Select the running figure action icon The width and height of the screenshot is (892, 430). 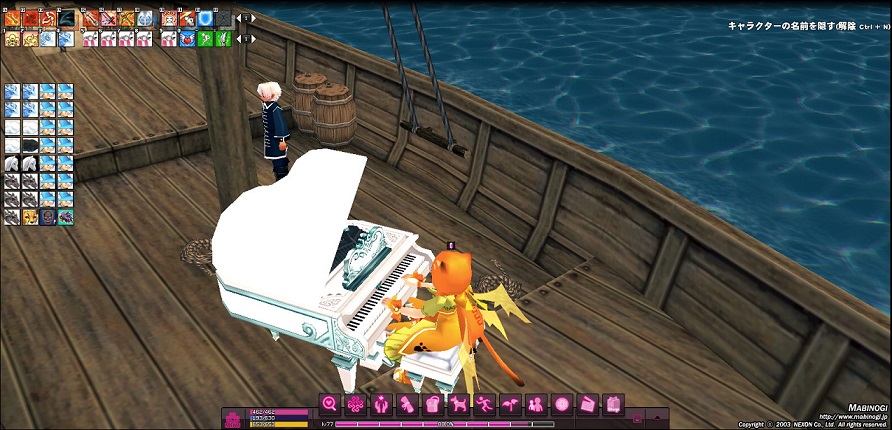[x=484, y=404]
